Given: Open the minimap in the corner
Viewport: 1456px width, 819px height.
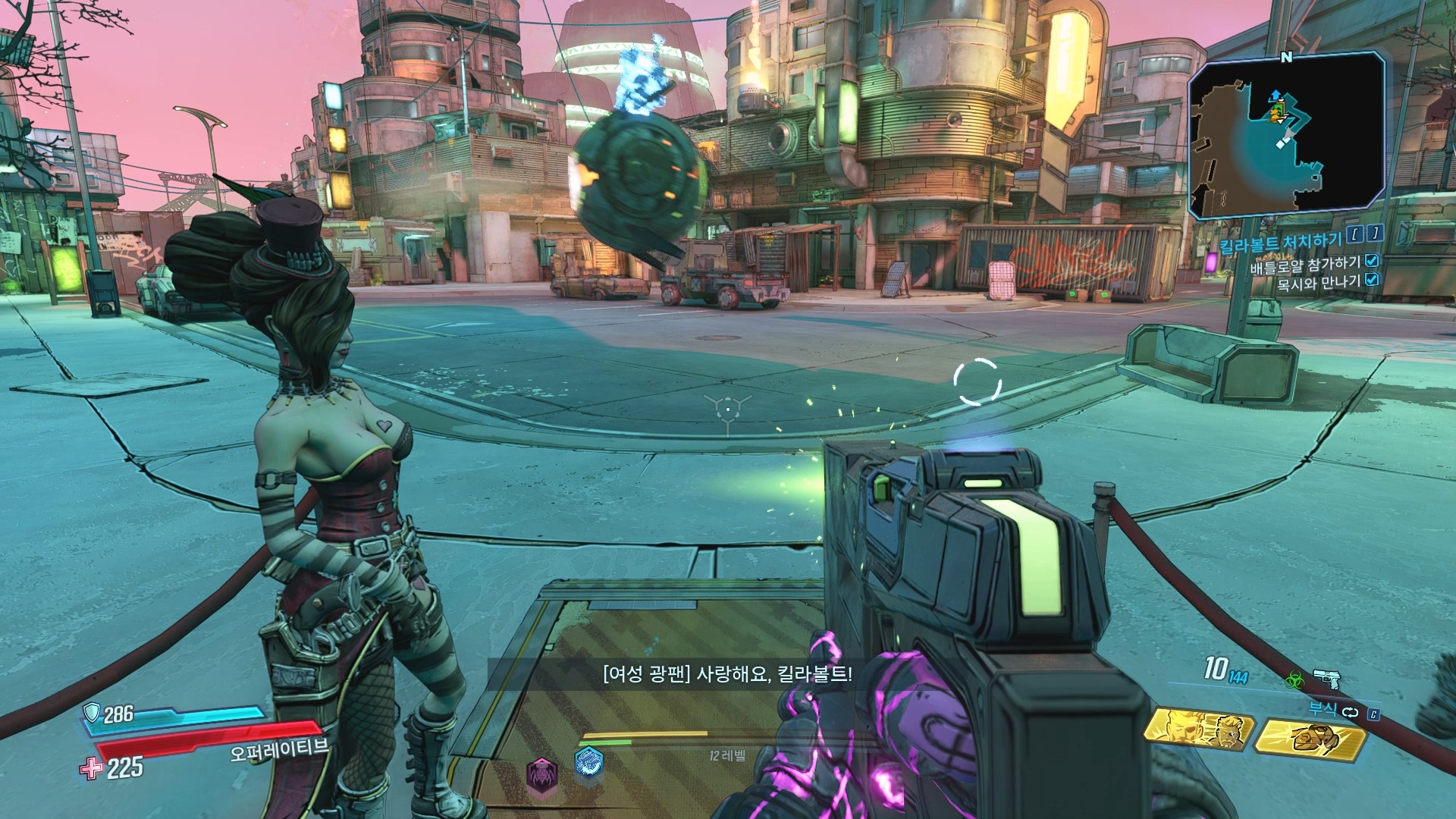Looking at the screenshot, I should [1288, 135].
